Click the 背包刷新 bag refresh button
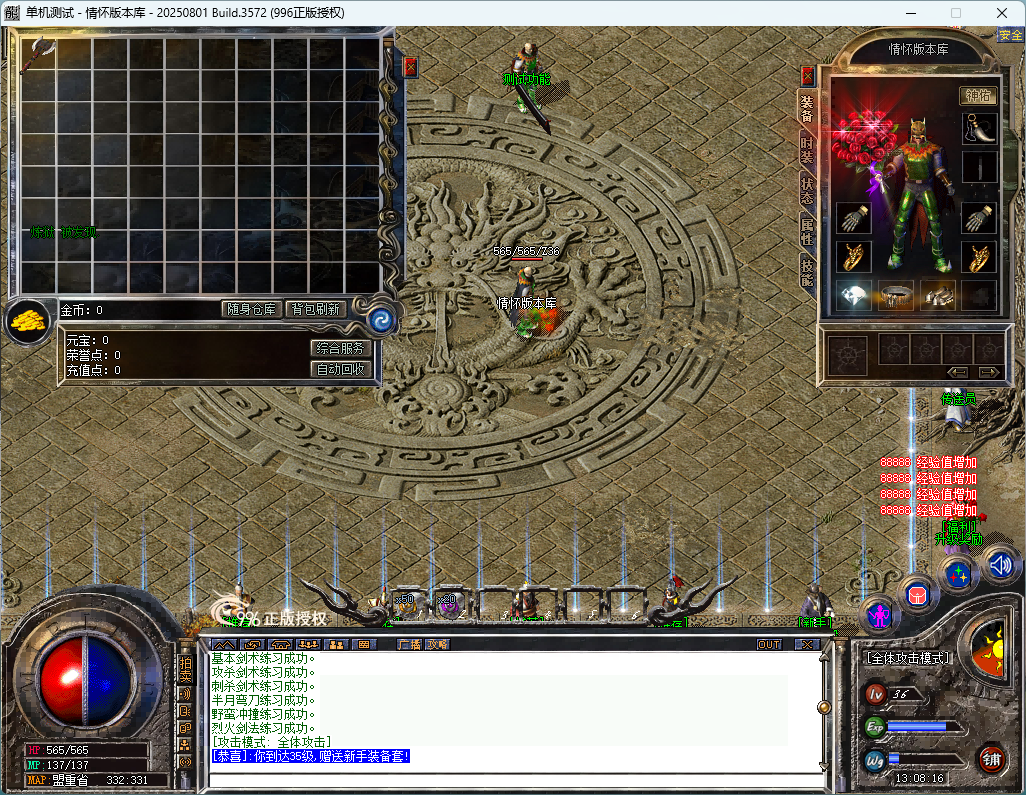 315,310
